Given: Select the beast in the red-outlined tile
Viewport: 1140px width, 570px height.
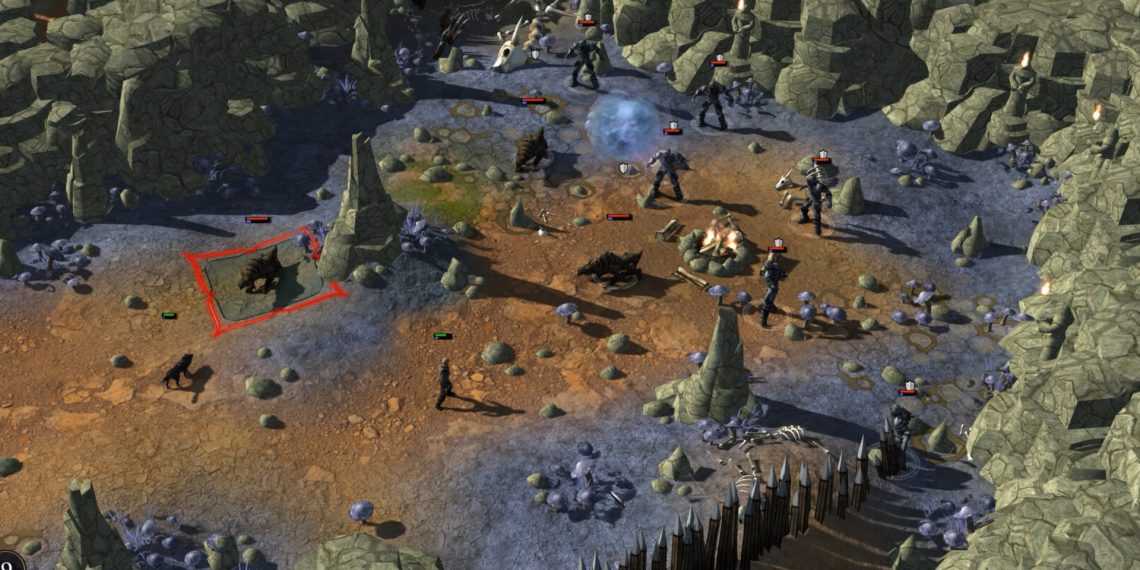Looking at the screenshot, I should (260, 271).
